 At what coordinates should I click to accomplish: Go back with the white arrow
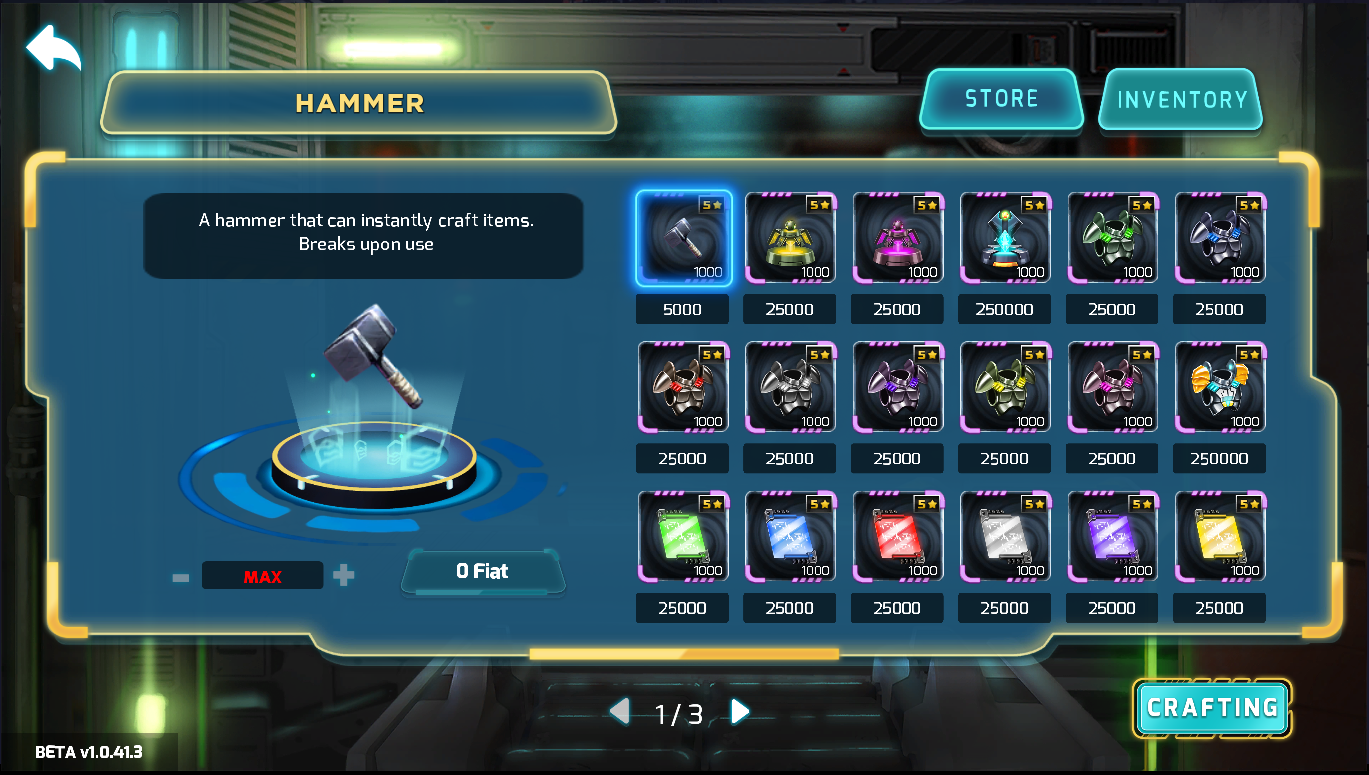coord(52,48)
